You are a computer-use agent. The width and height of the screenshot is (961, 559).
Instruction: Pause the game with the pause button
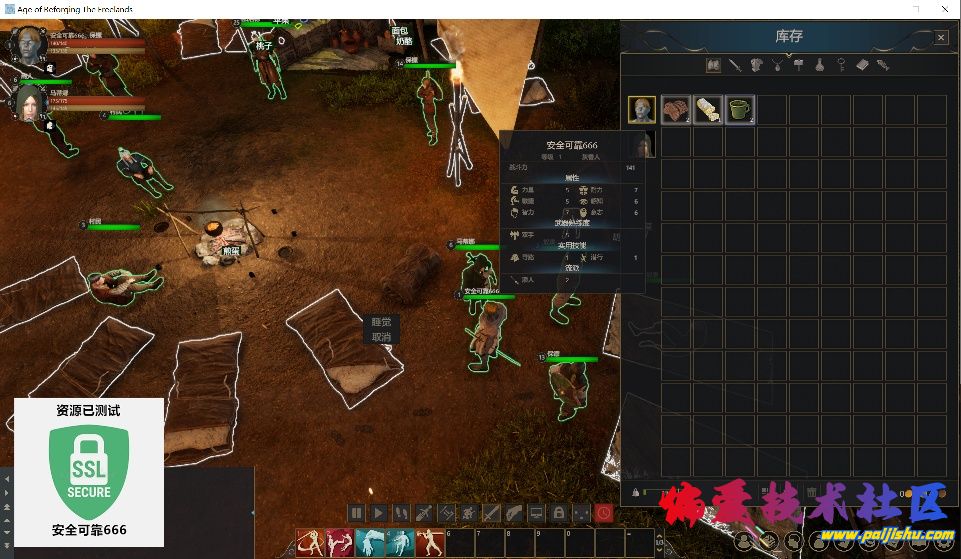[356, 513]
